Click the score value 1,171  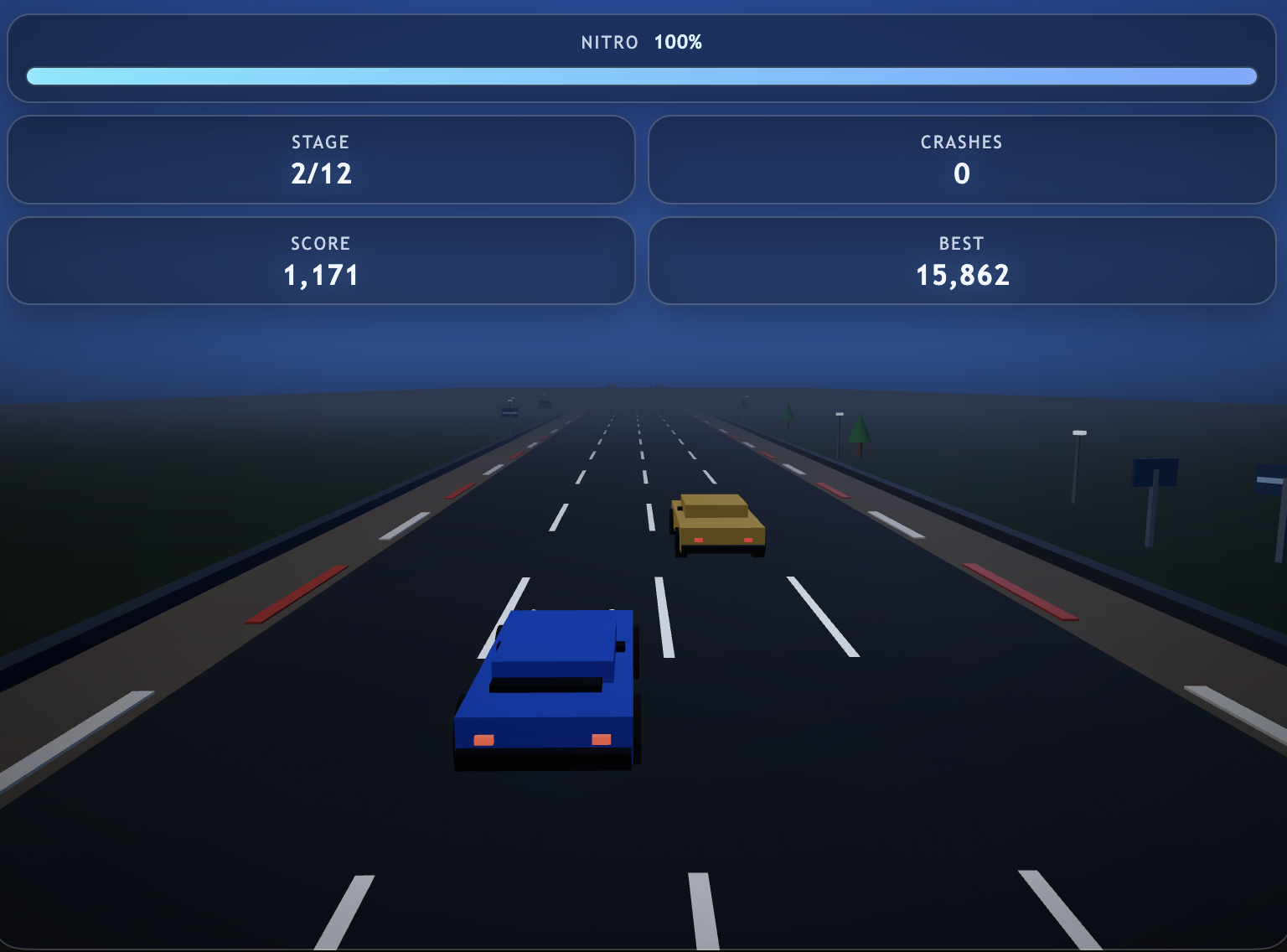(x=320, y=274)
